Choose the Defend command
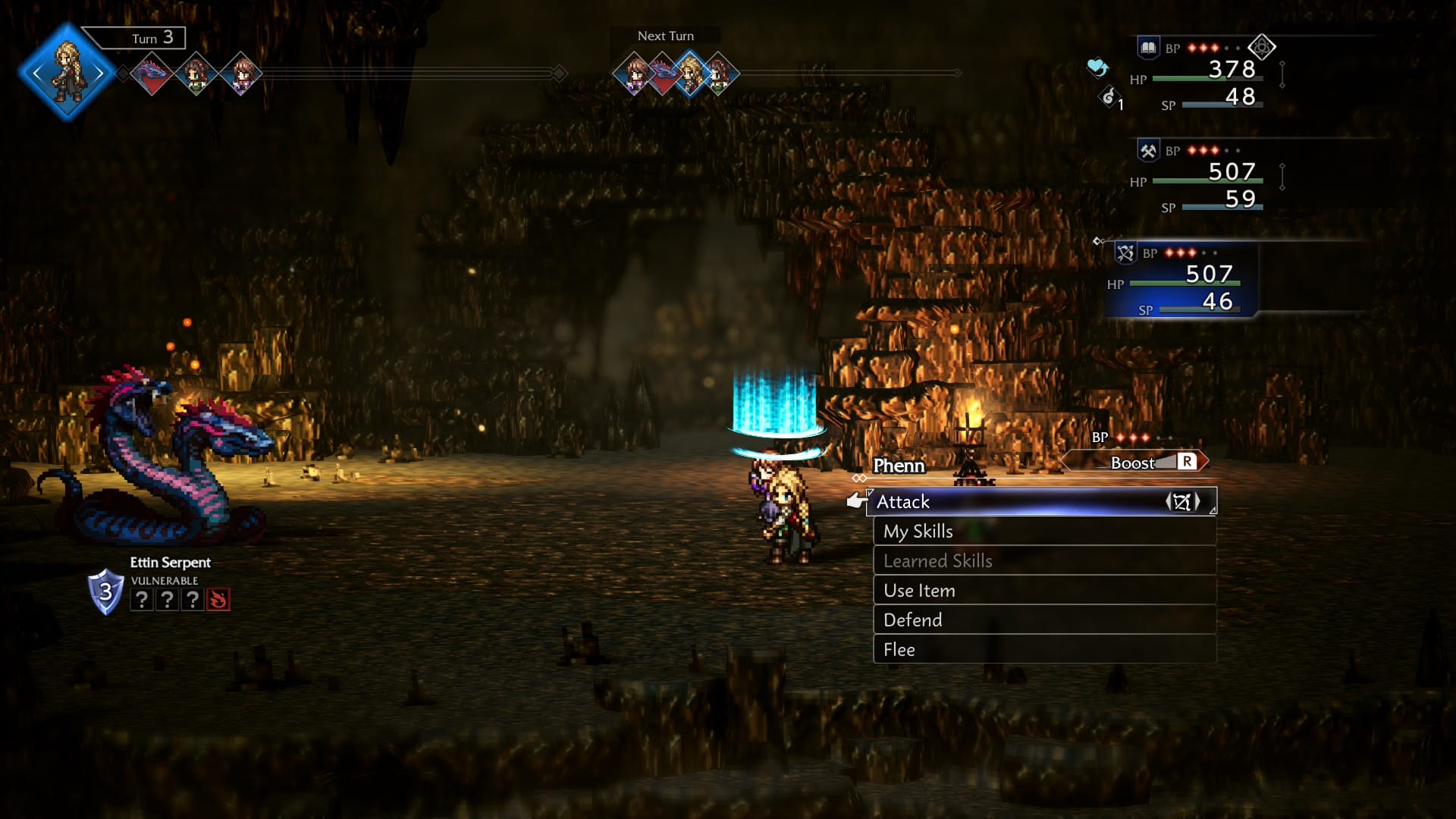1456x819 pixels. tap(1043, 620)
